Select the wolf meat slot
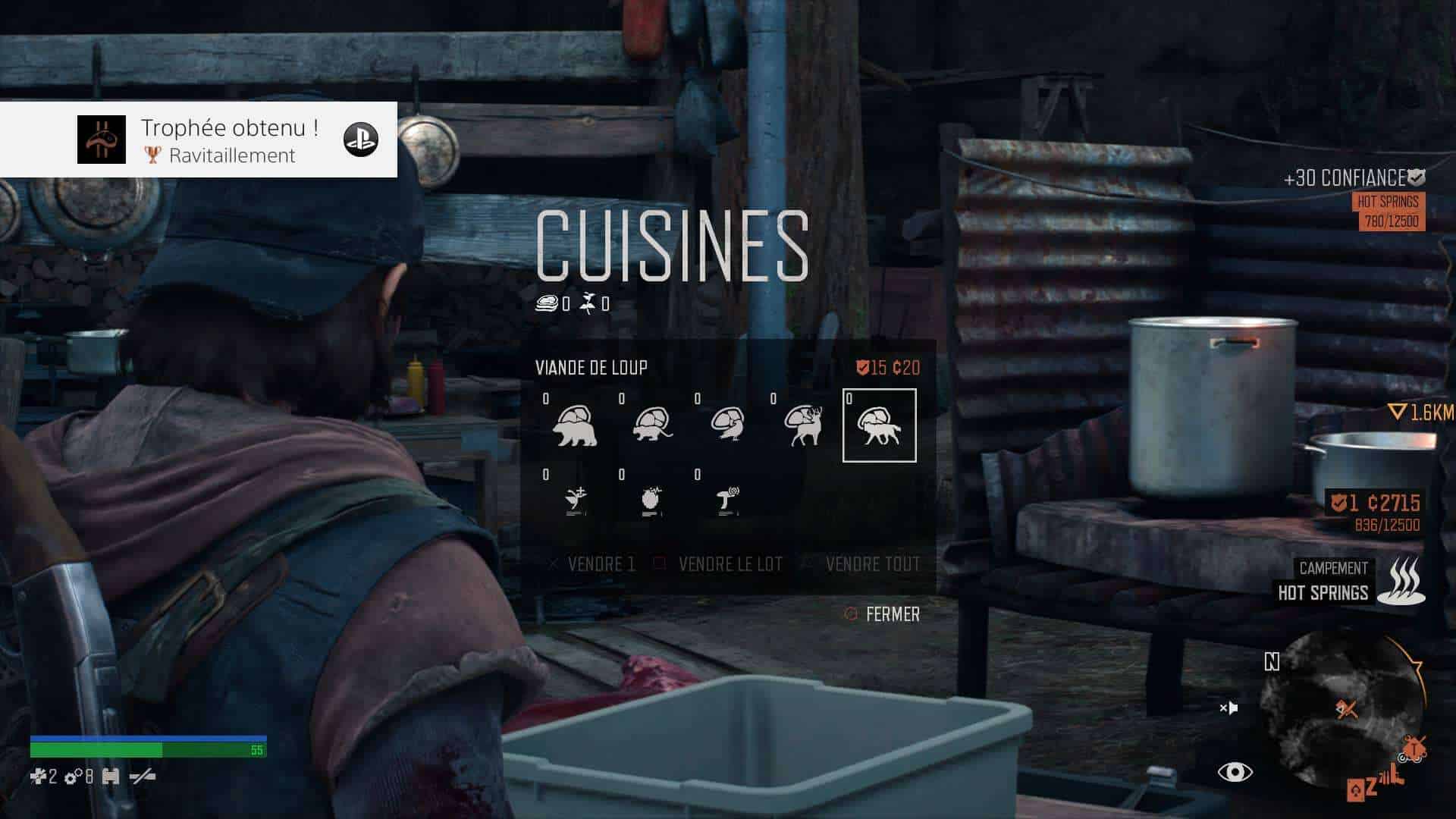This screenshot has width=1456, height=819. pos(880,425)
